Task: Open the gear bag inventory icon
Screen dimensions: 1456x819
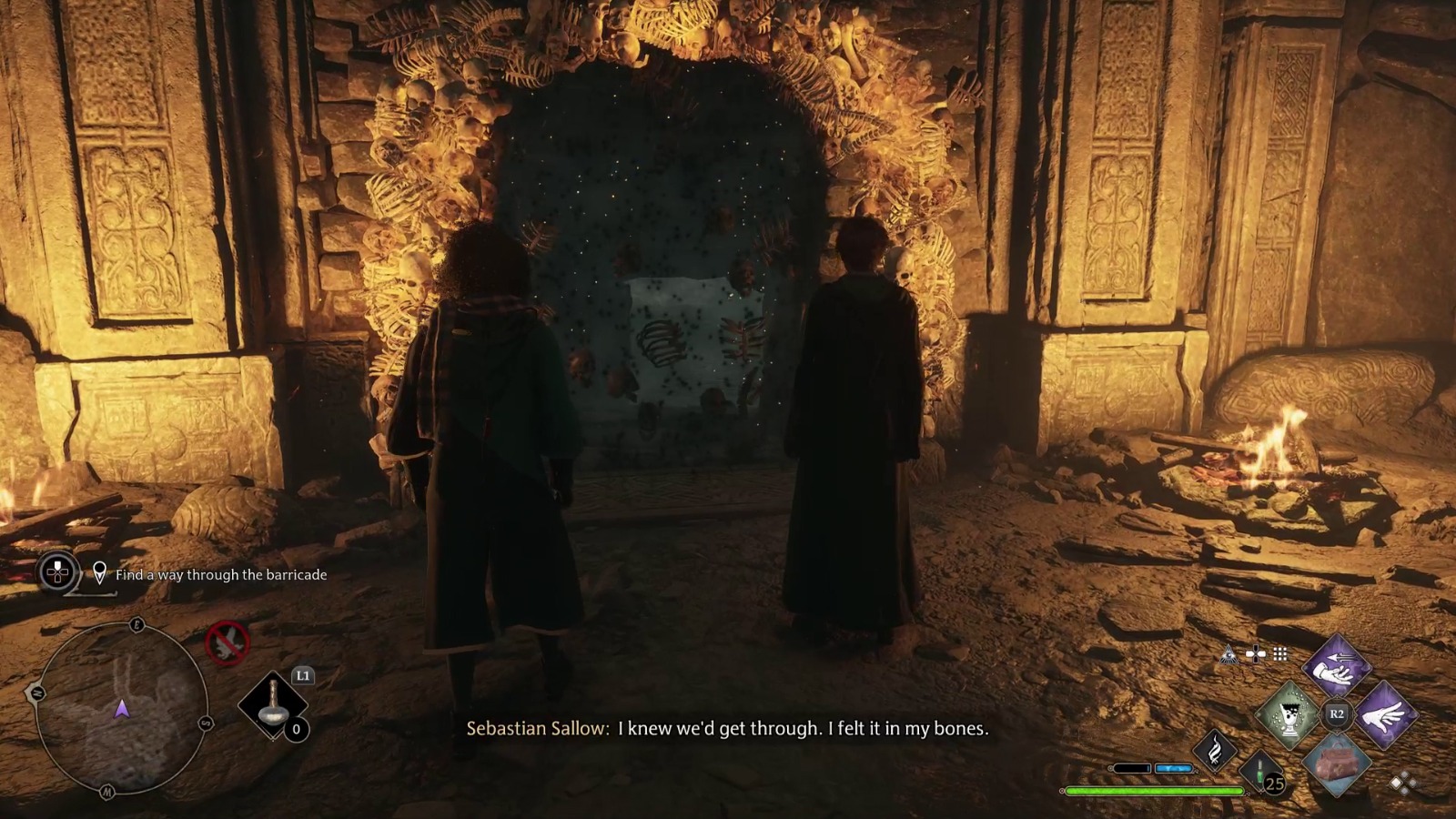Action: coord(1339,764)
